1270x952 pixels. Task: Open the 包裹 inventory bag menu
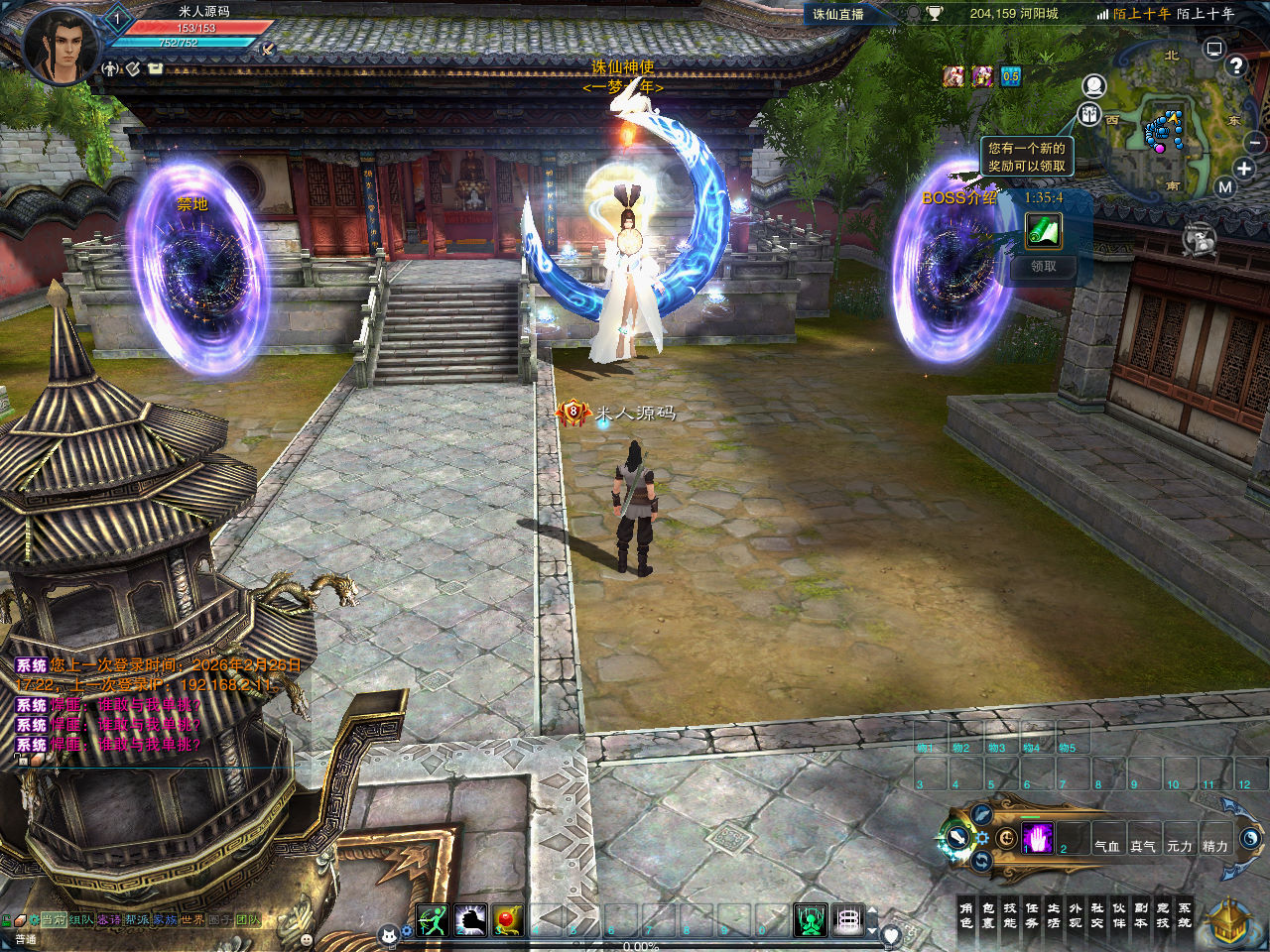click(988, 914)
